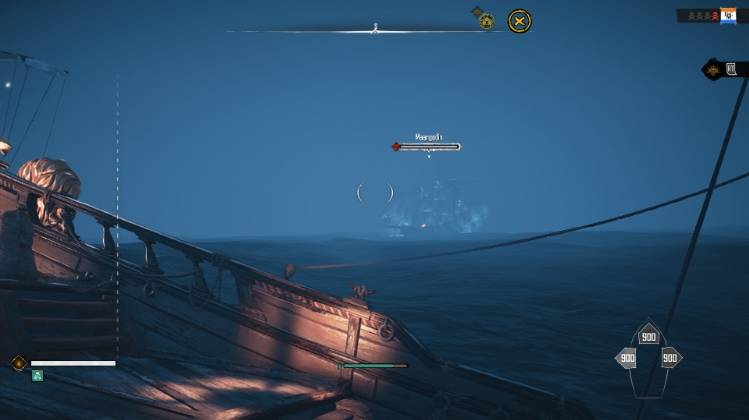The width and height of the screenshot is (749, 420).
Task: Click the orange, white and blue faction flag
Action: tap(728, 15)
